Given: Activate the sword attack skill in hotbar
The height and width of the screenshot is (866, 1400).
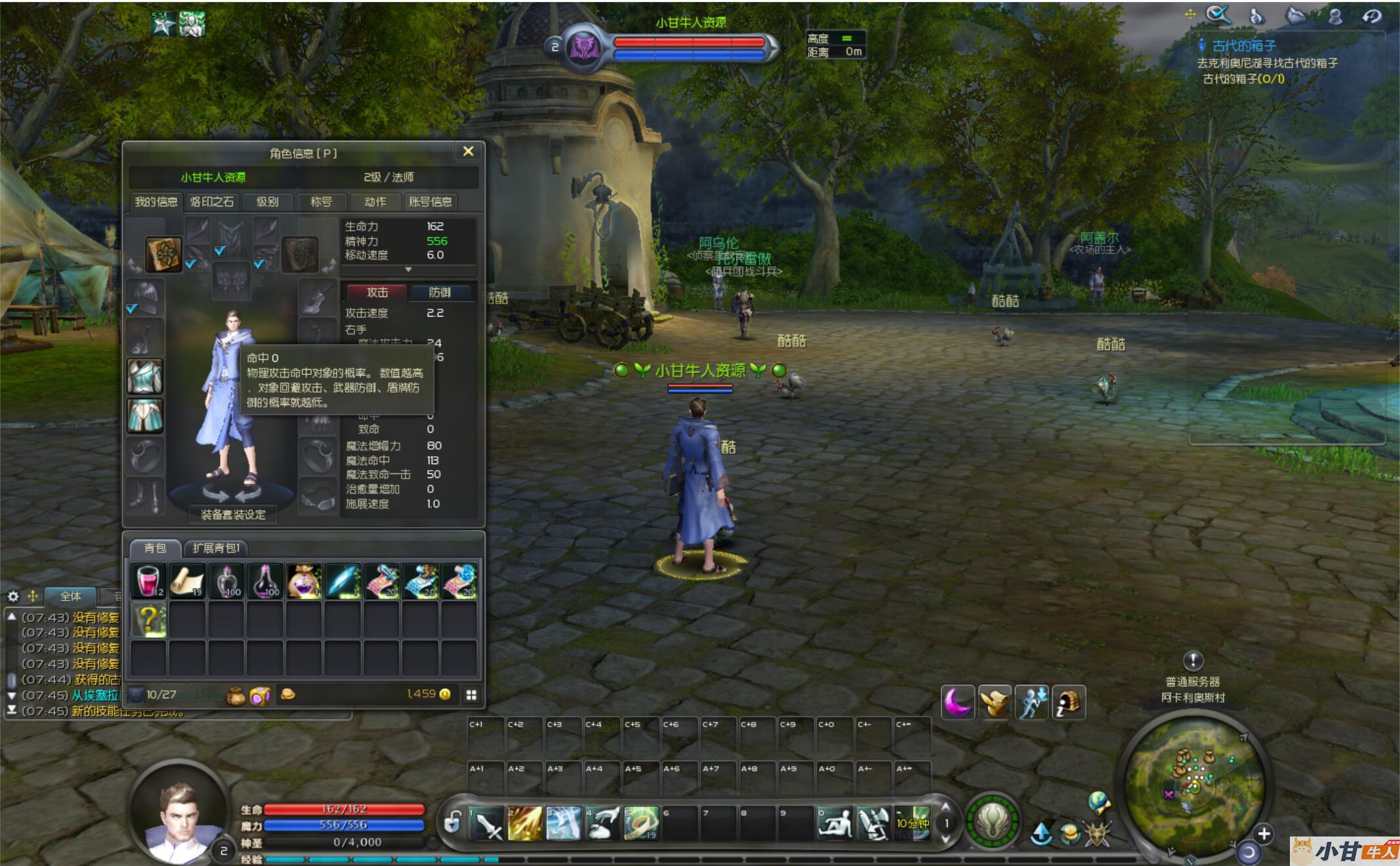Looking at the screenshot, I should [x=487, y=824].
